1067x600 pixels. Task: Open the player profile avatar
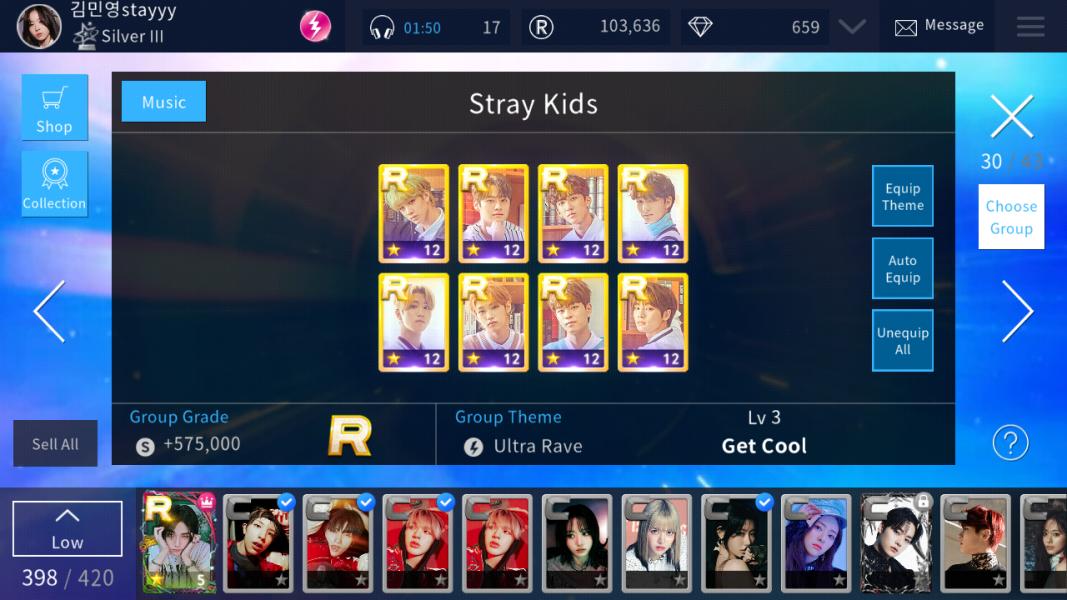click(38, 26)
